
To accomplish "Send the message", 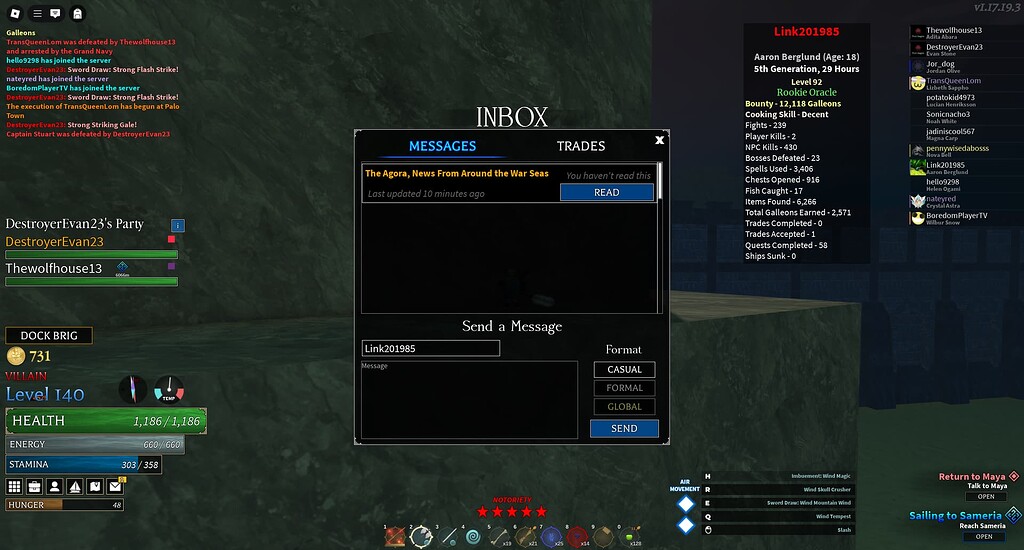I will pos(624,428).
